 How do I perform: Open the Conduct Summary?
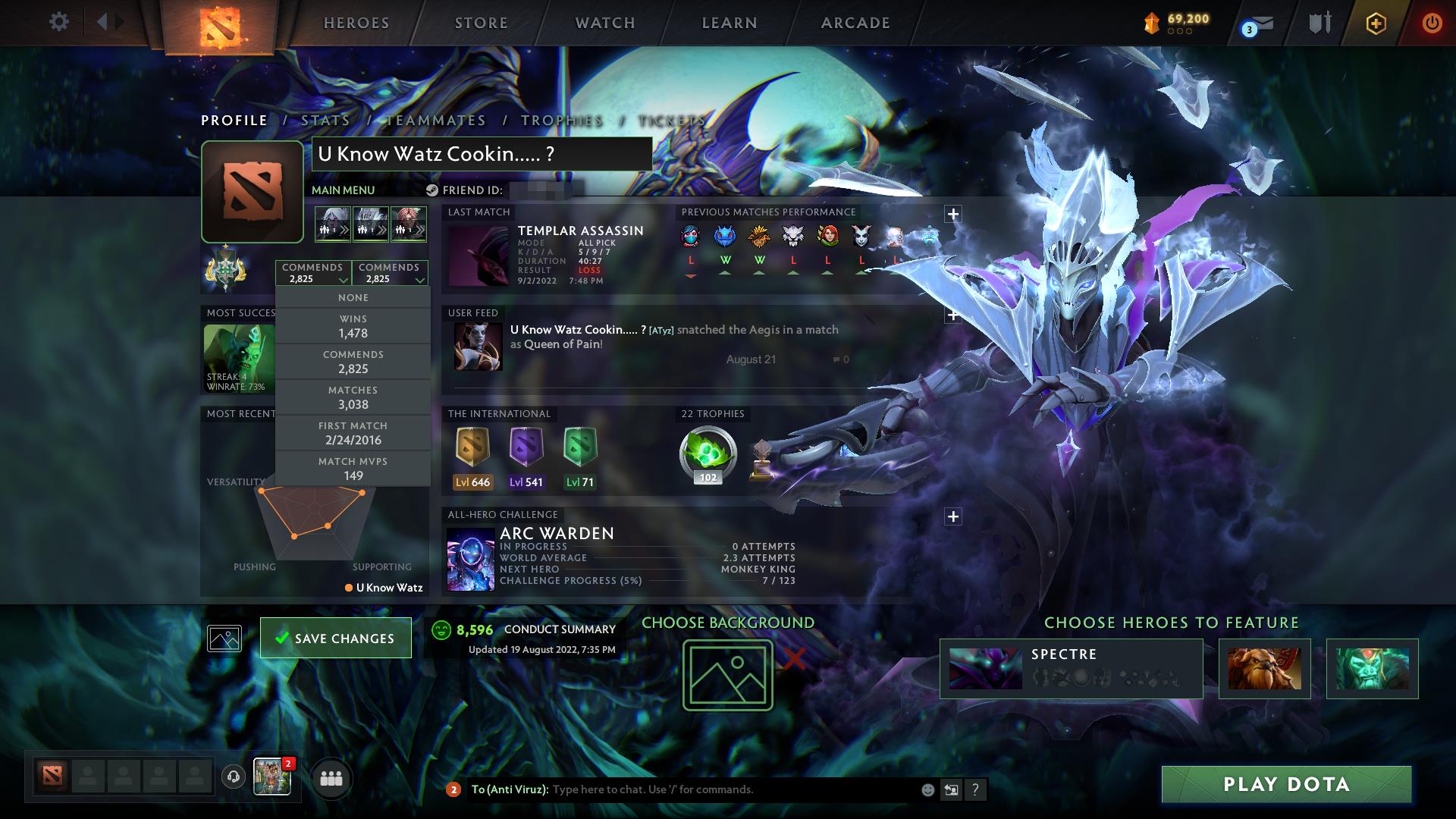point(560,629)
